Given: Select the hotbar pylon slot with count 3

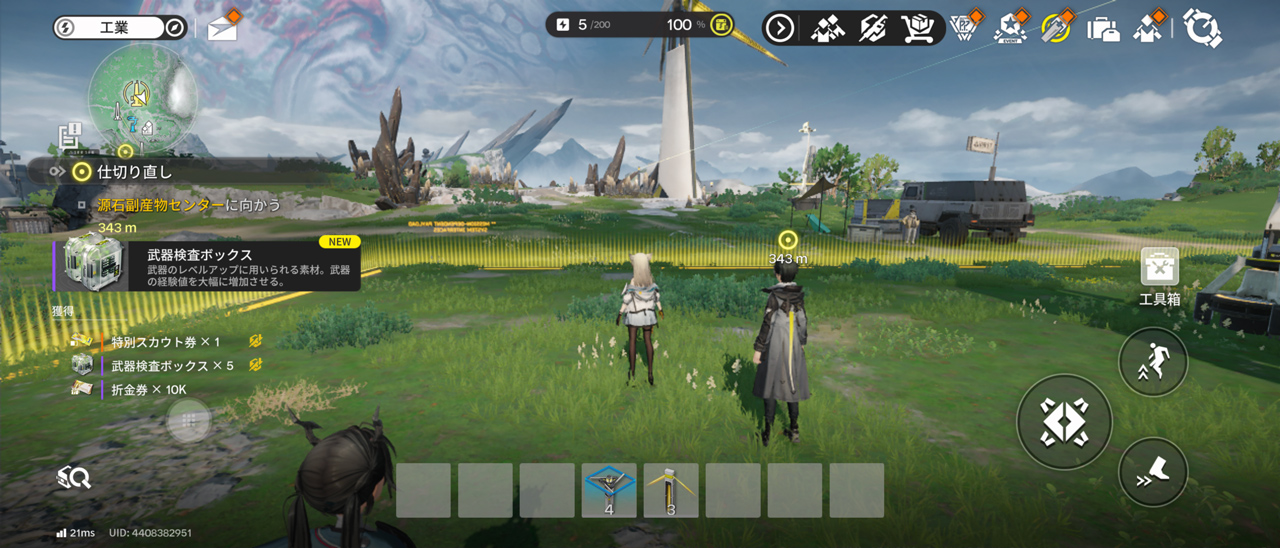Looking at the screenshot, I should (x=671, y=490).
